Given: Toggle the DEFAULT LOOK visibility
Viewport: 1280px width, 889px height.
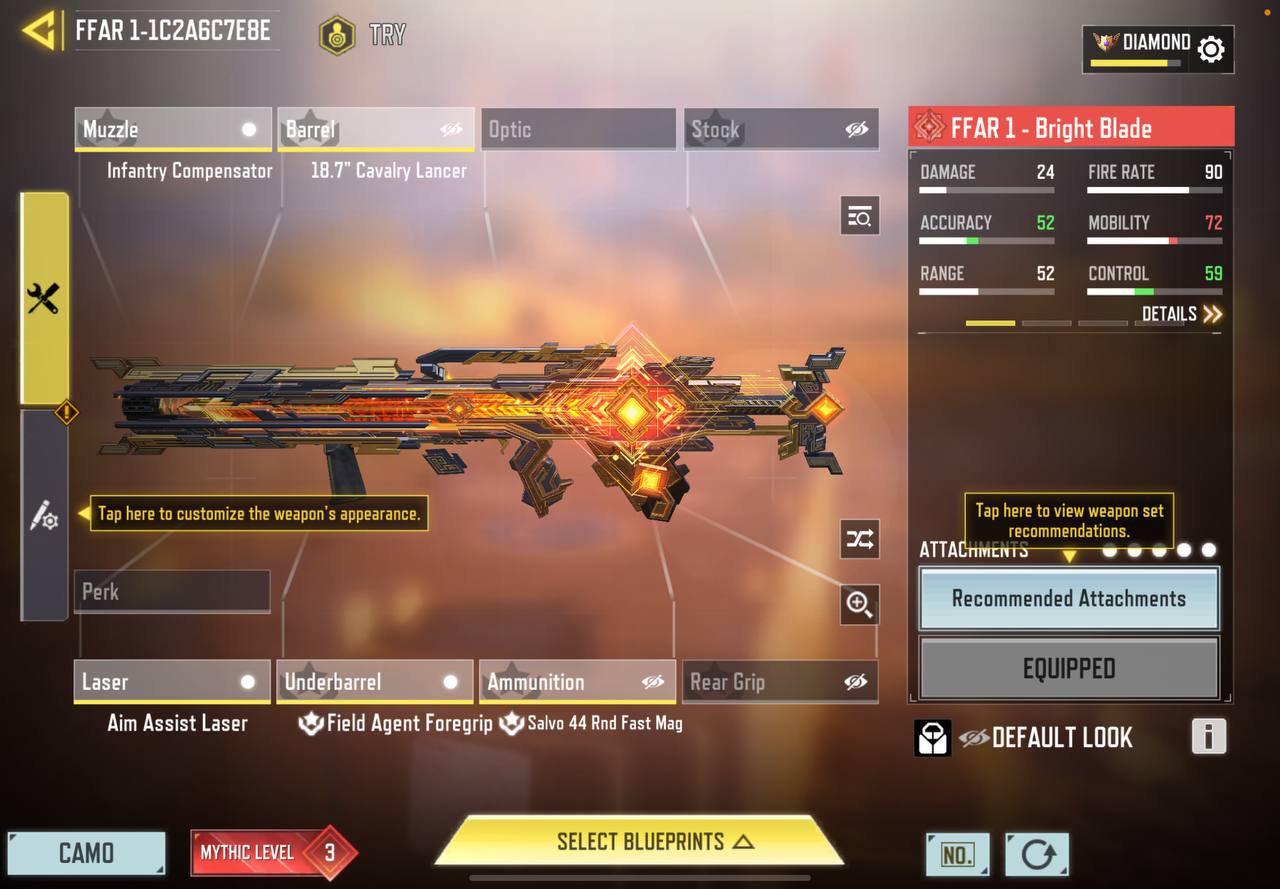Looking at the screenshot, I should [974, 738].
